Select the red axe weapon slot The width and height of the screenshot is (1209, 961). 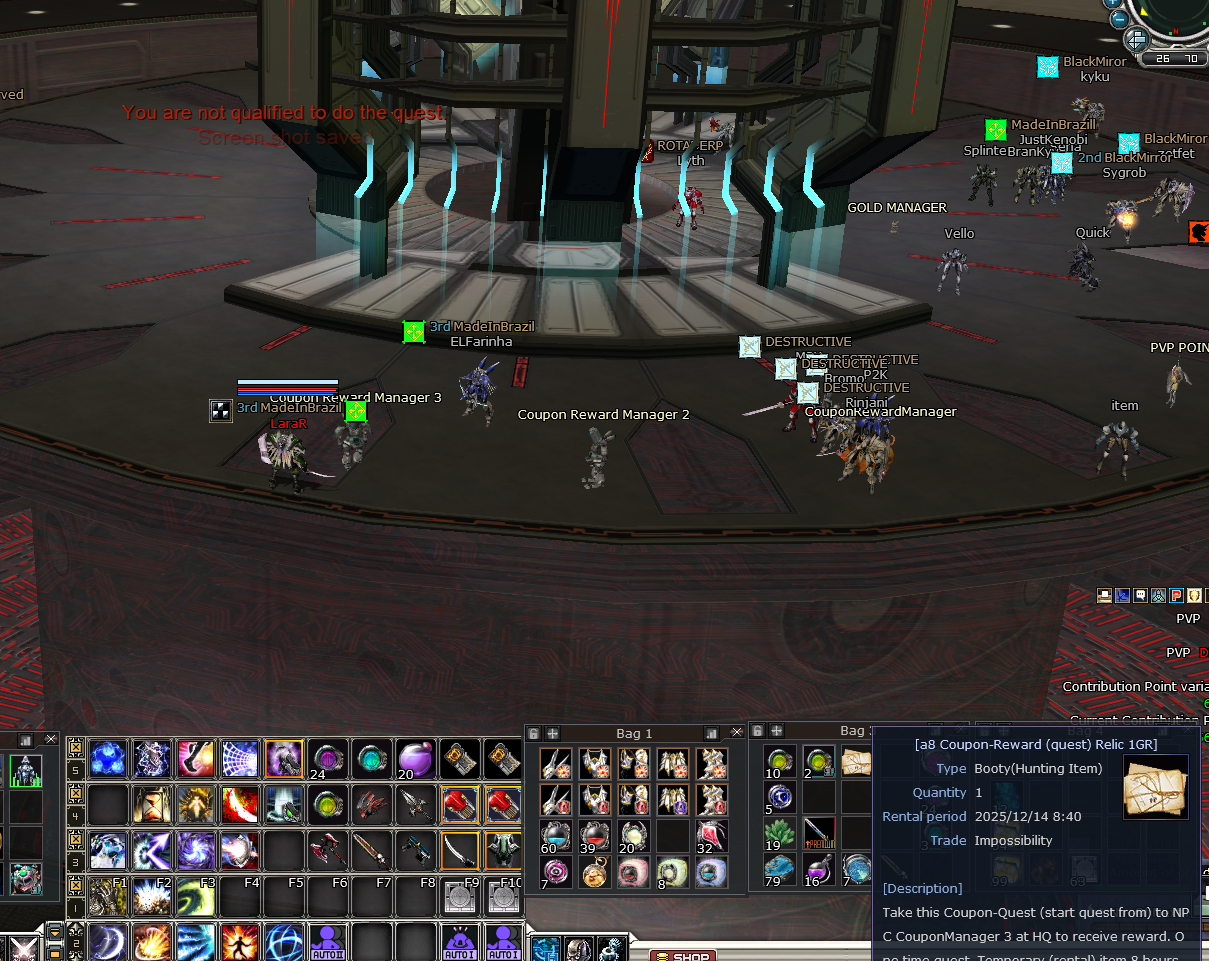click(x=327, y=850)
